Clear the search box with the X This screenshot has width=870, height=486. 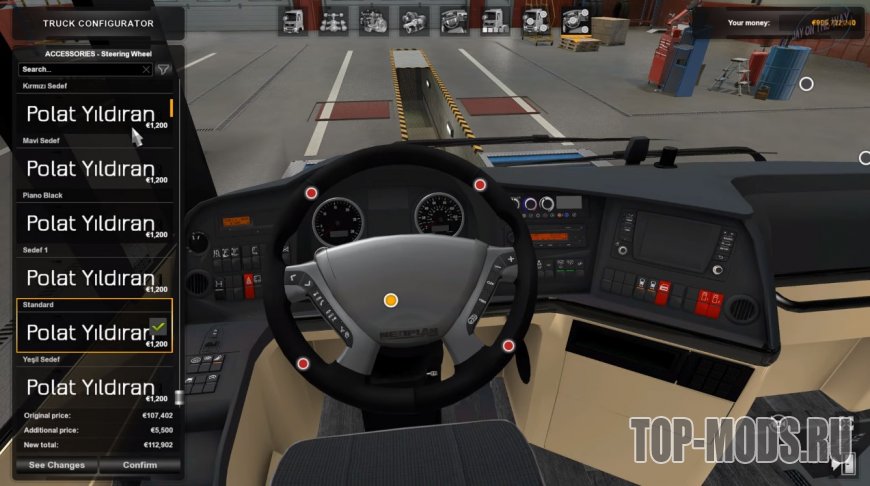click(146, 70)
